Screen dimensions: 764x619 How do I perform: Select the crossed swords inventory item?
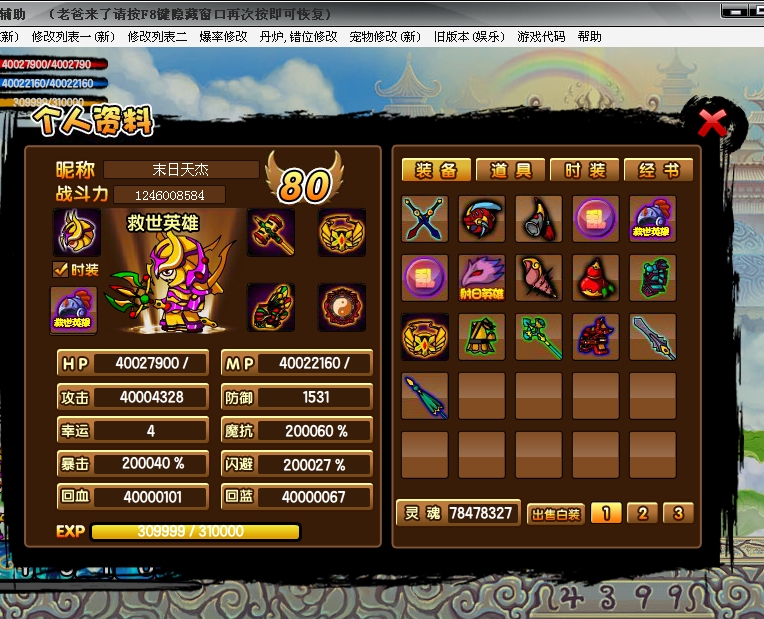point(425,219)
